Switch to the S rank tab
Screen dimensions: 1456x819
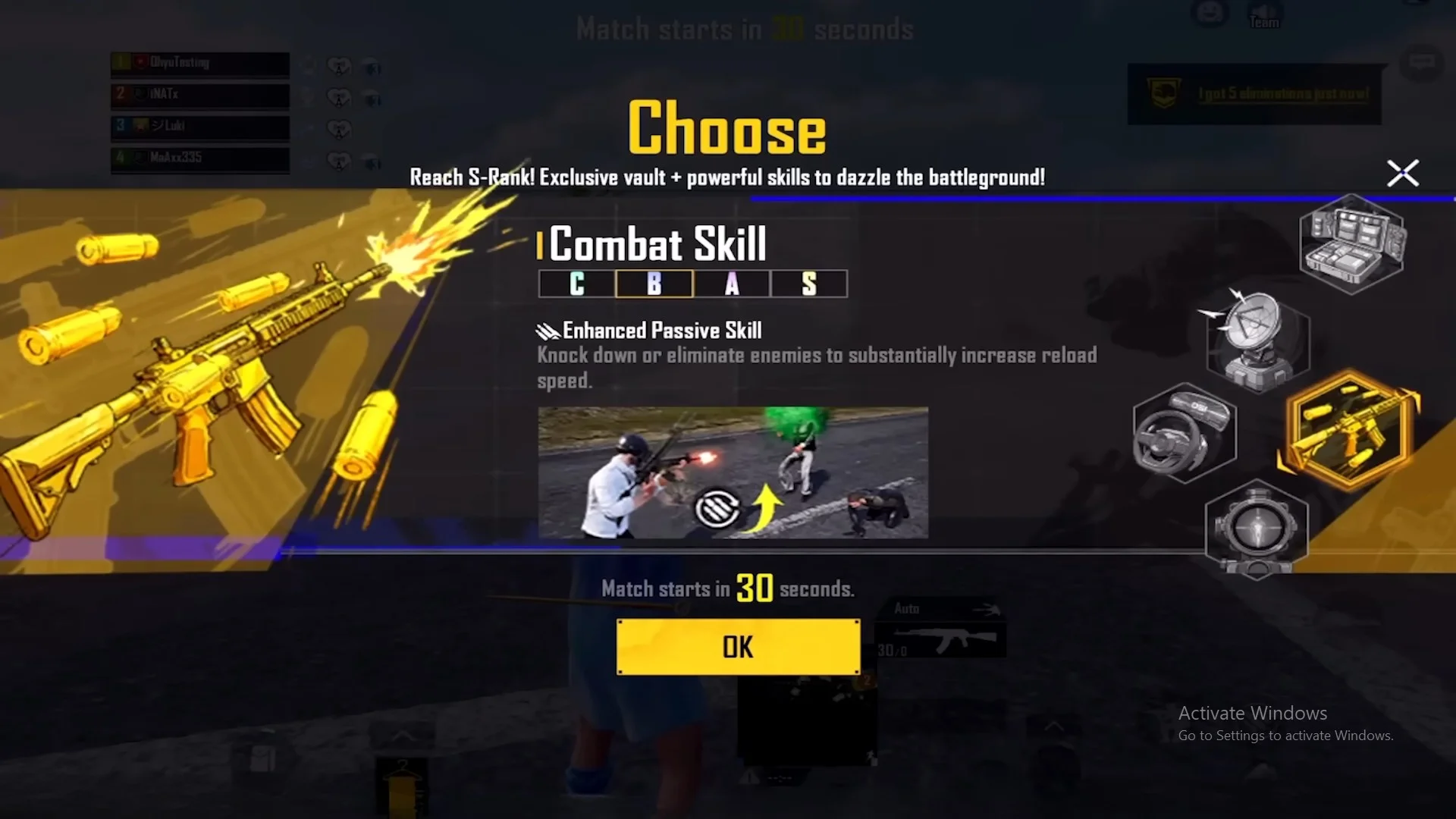pos(808,284)
